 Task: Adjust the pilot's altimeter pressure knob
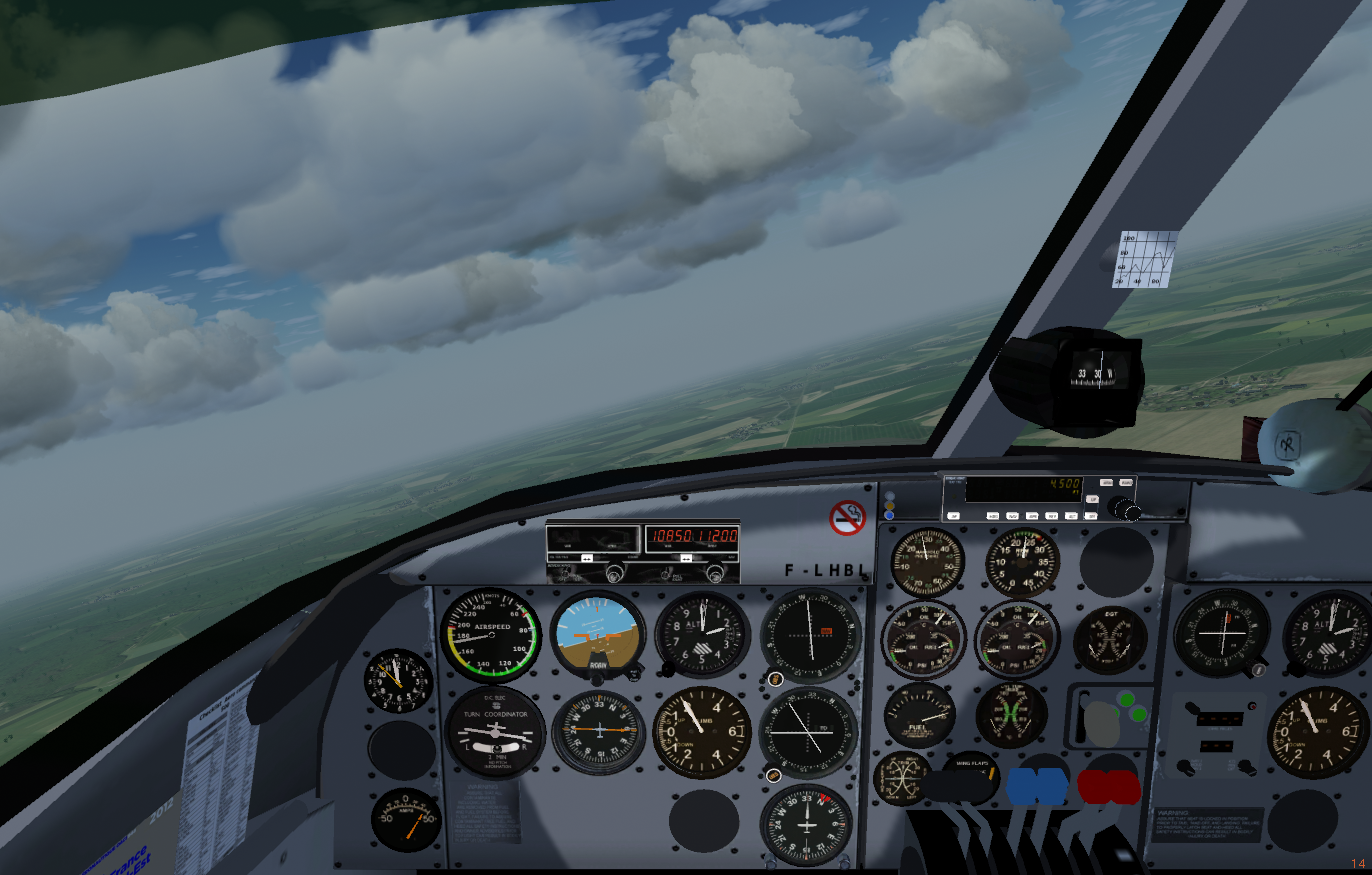point(666,668)
